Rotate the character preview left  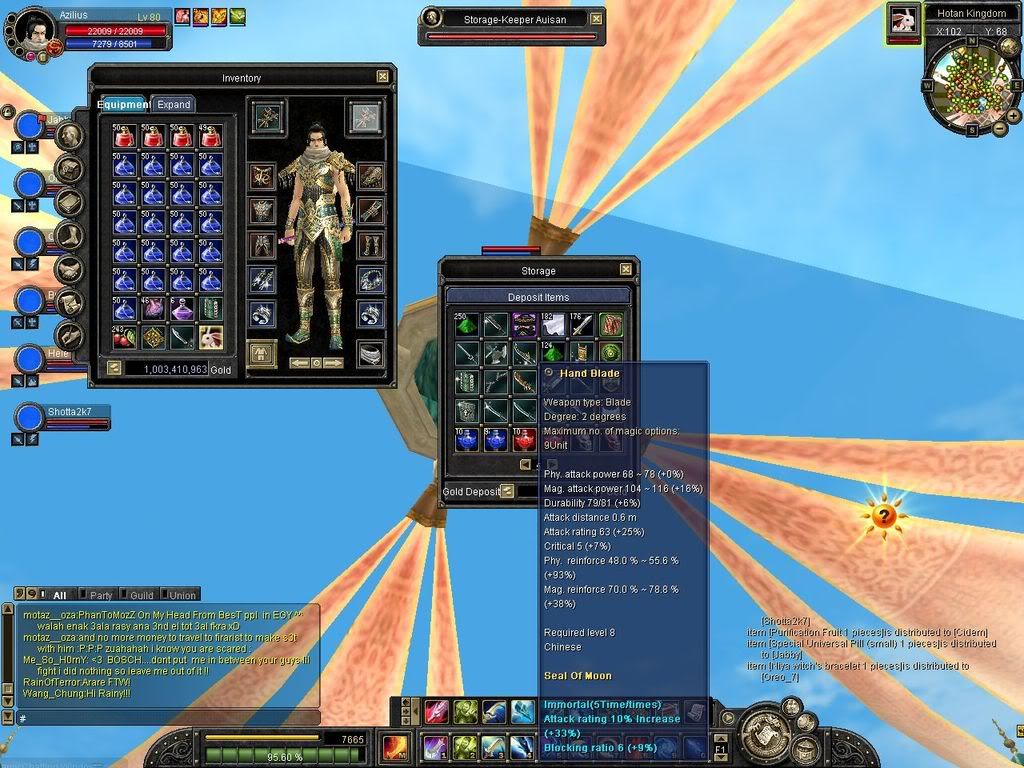[299, 362]
